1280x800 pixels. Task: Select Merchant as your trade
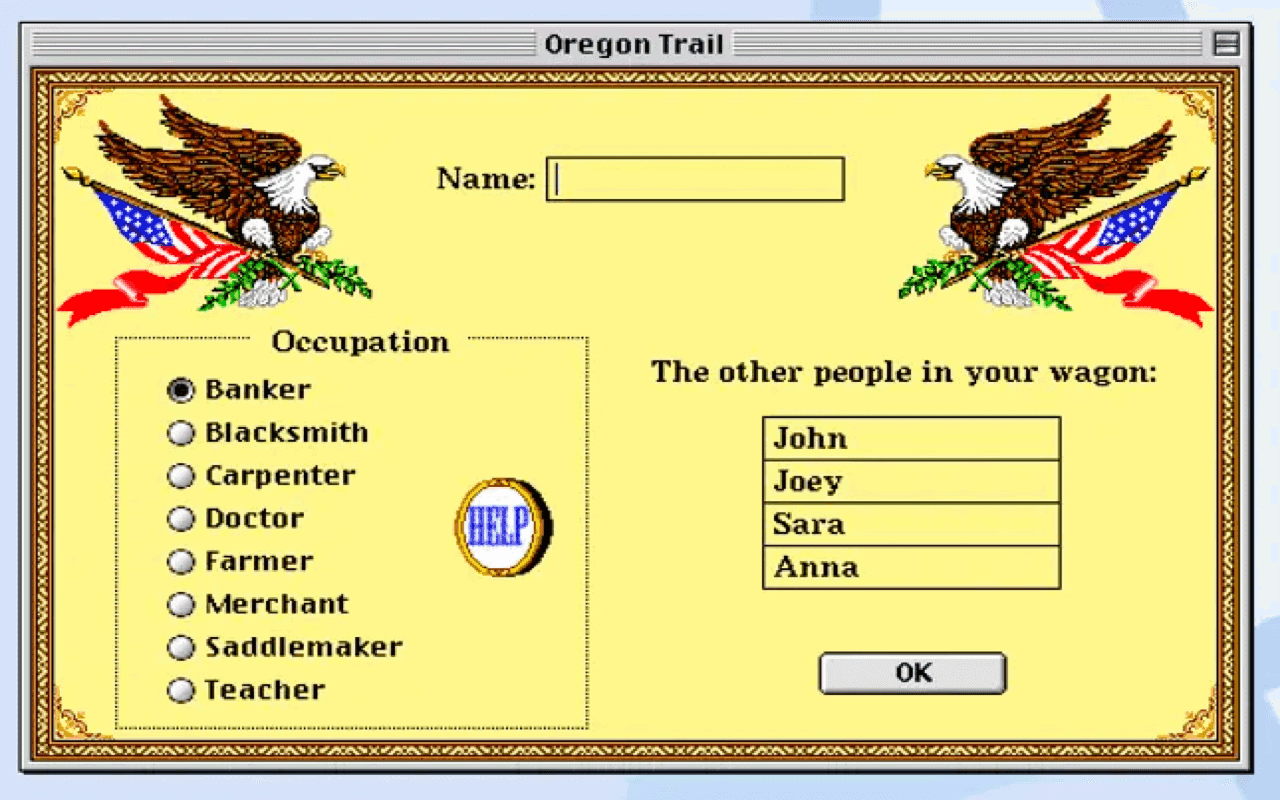(x=181, y=604)
